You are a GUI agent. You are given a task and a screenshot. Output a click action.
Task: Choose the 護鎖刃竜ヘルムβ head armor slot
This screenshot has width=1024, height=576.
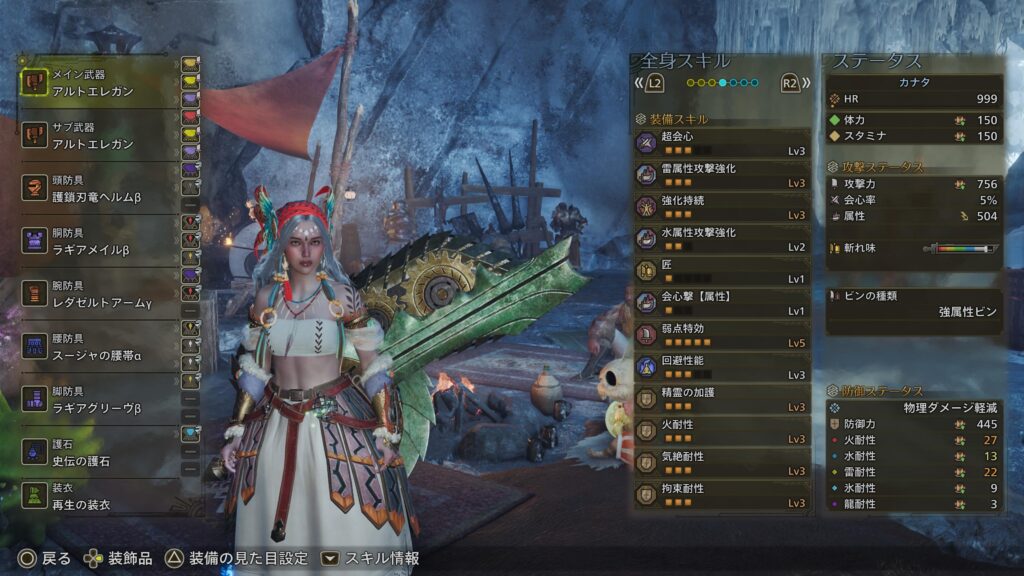[100, 190]
